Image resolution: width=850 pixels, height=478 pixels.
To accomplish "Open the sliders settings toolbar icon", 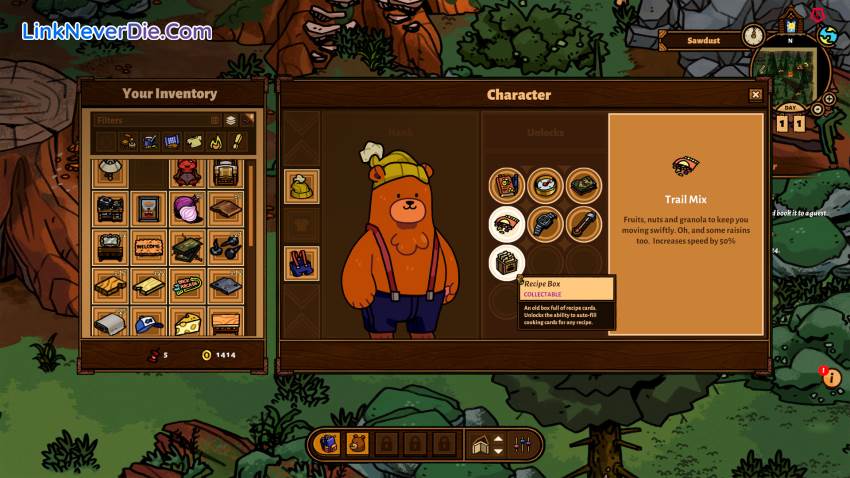I will click(522, 443).
